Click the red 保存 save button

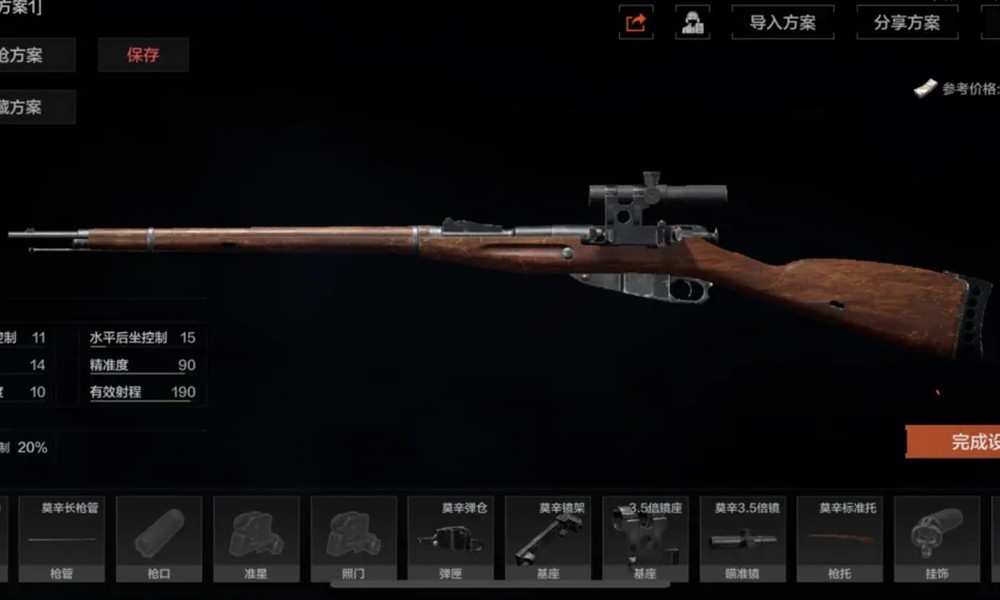pos(143,55)
